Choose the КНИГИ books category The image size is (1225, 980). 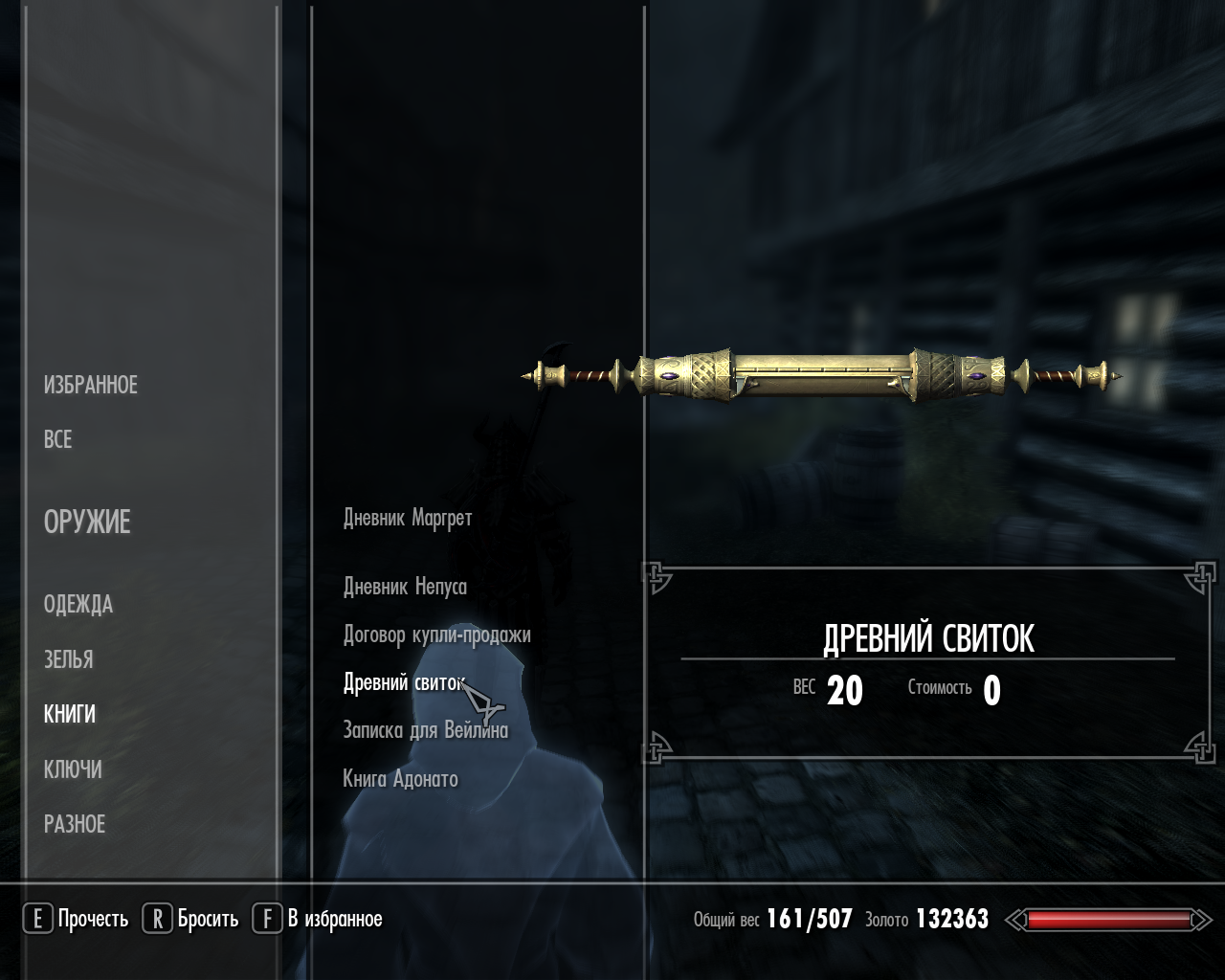70,714
